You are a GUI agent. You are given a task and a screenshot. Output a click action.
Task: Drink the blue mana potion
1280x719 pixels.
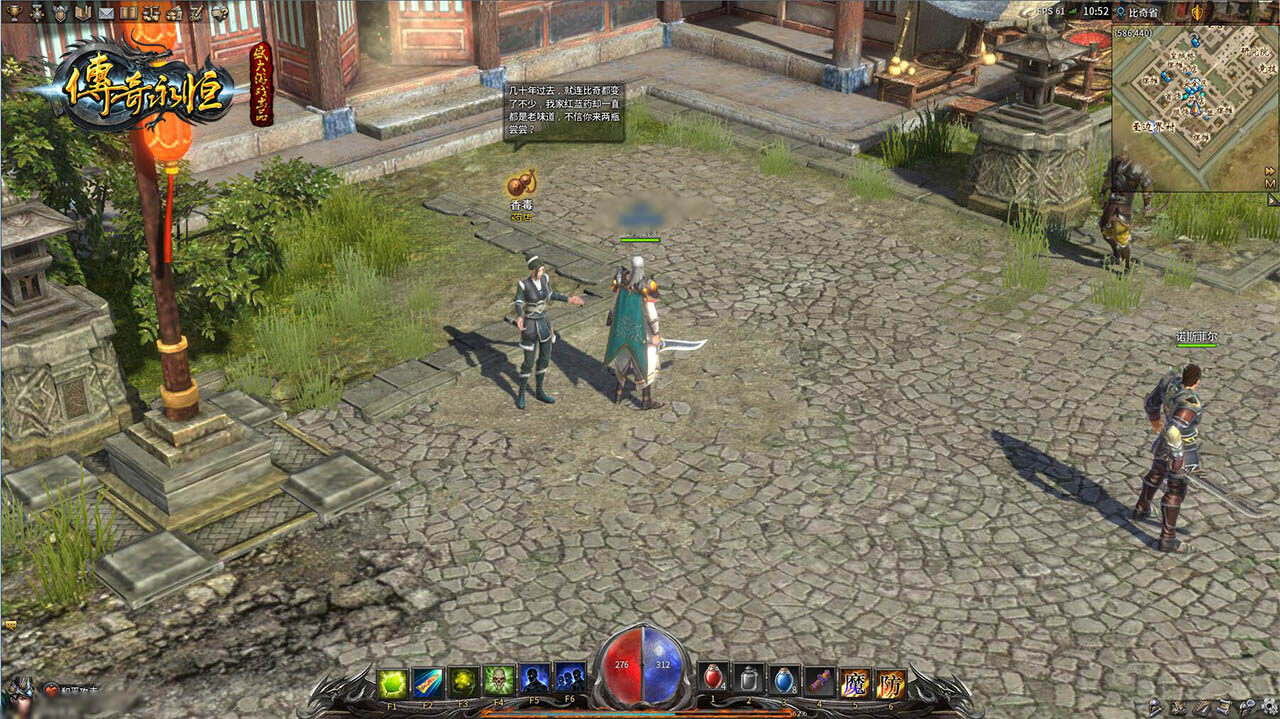(x=785, y=680)
